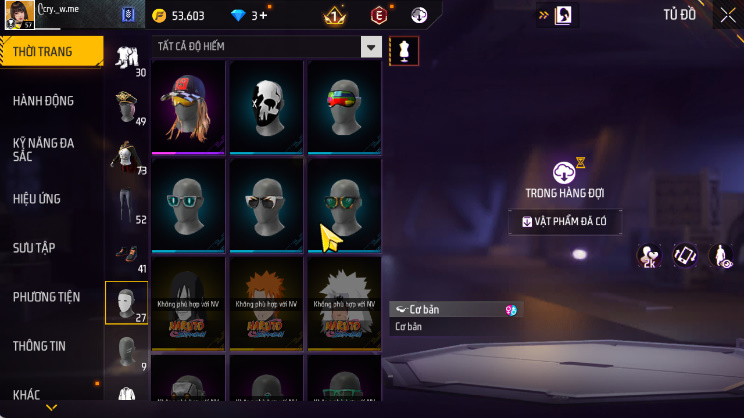Choose the white skull mask item
This screenshot has width=744, height=418.
266,108
